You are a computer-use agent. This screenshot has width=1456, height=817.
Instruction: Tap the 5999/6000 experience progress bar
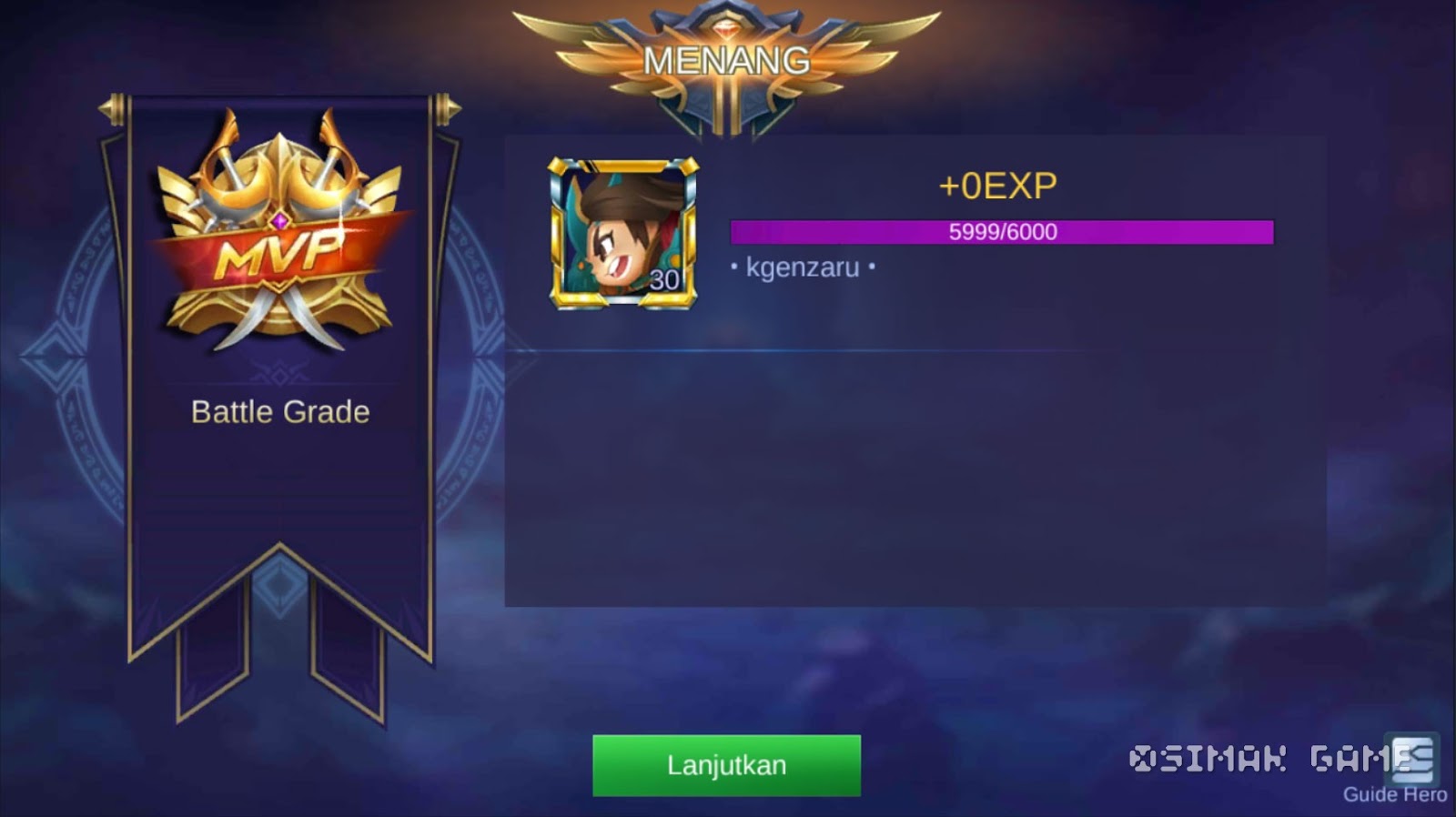coord(1001,233)
